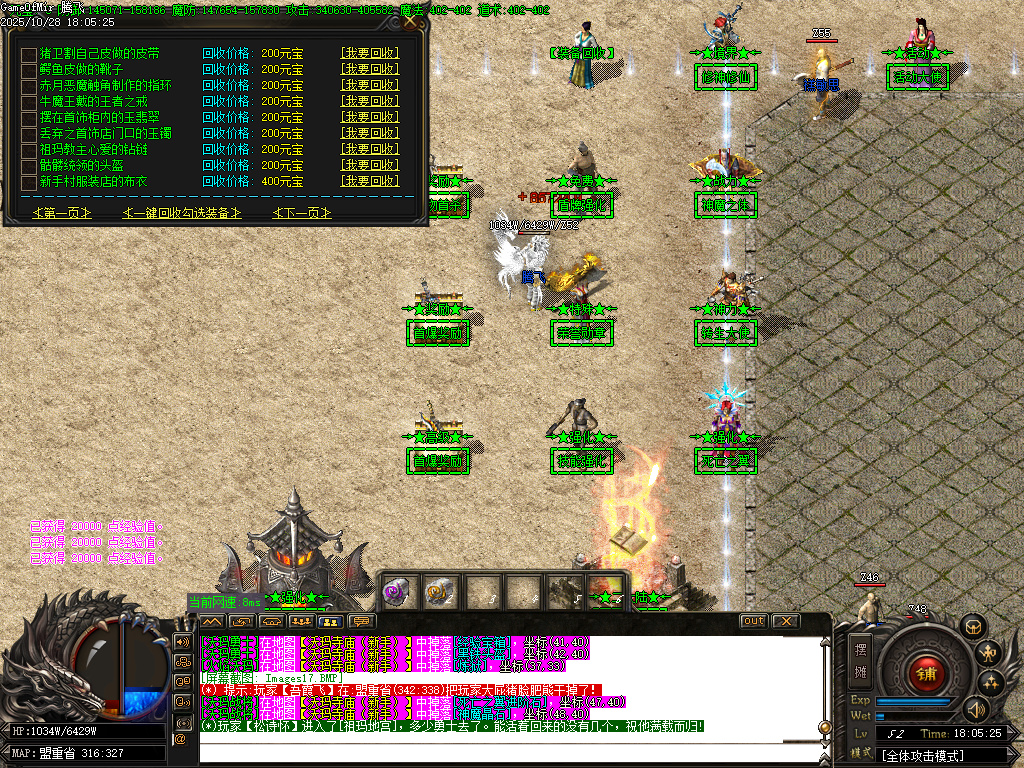Open the red 铺 shop orb
This screenshot has width=1024, height=768.
pos(925,672)
